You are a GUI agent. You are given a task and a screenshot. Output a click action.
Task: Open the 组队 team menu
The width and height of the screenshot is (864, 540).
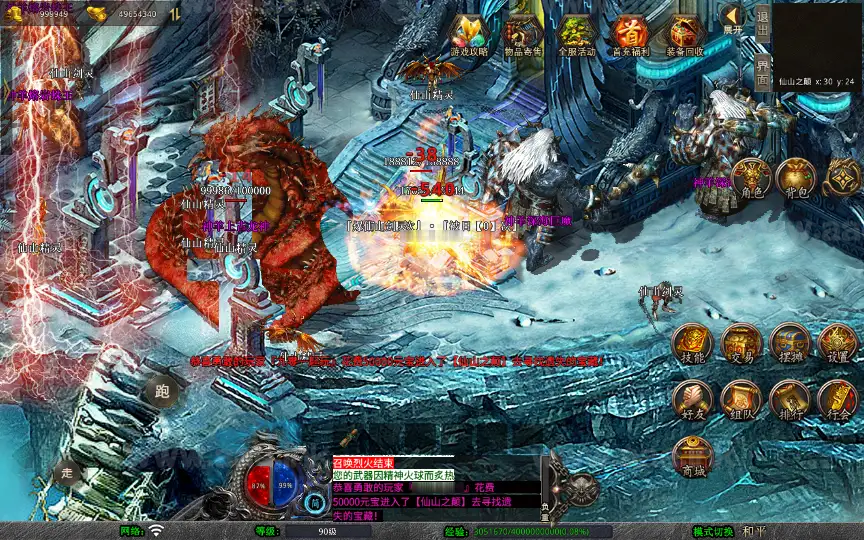click(741, 400)
